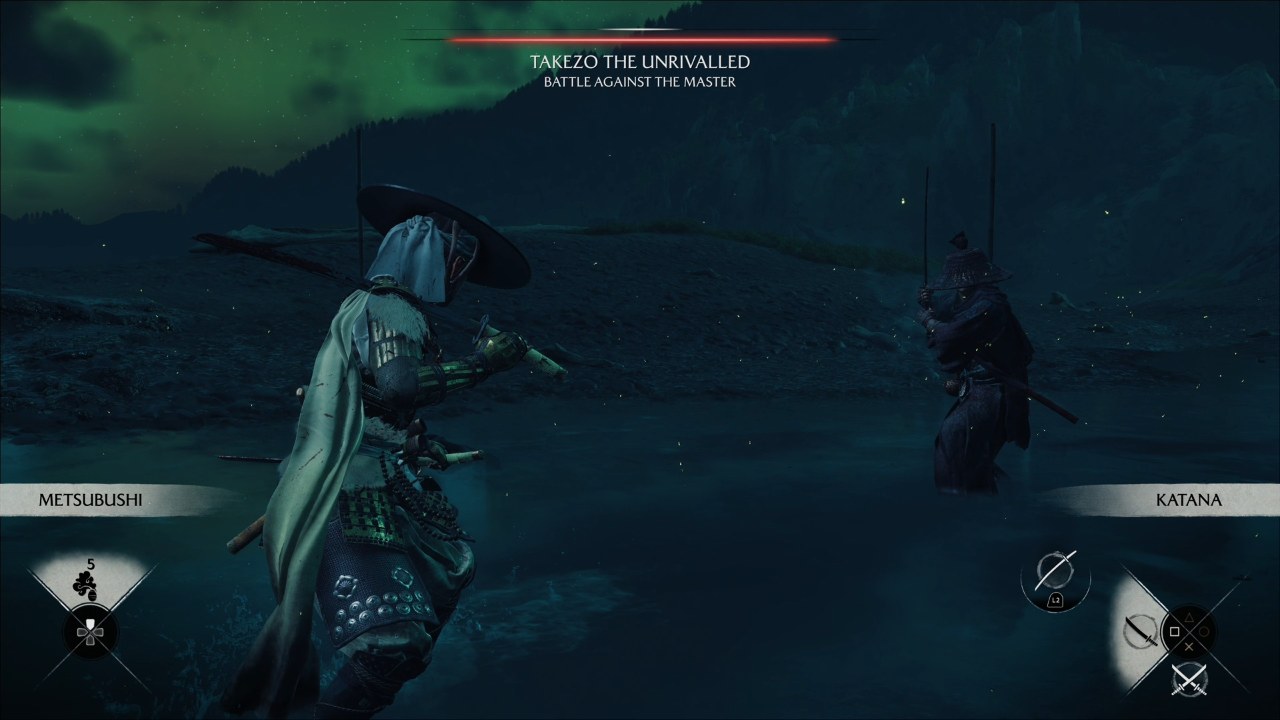Switch to the dual katanas icon

point(1188,679)
